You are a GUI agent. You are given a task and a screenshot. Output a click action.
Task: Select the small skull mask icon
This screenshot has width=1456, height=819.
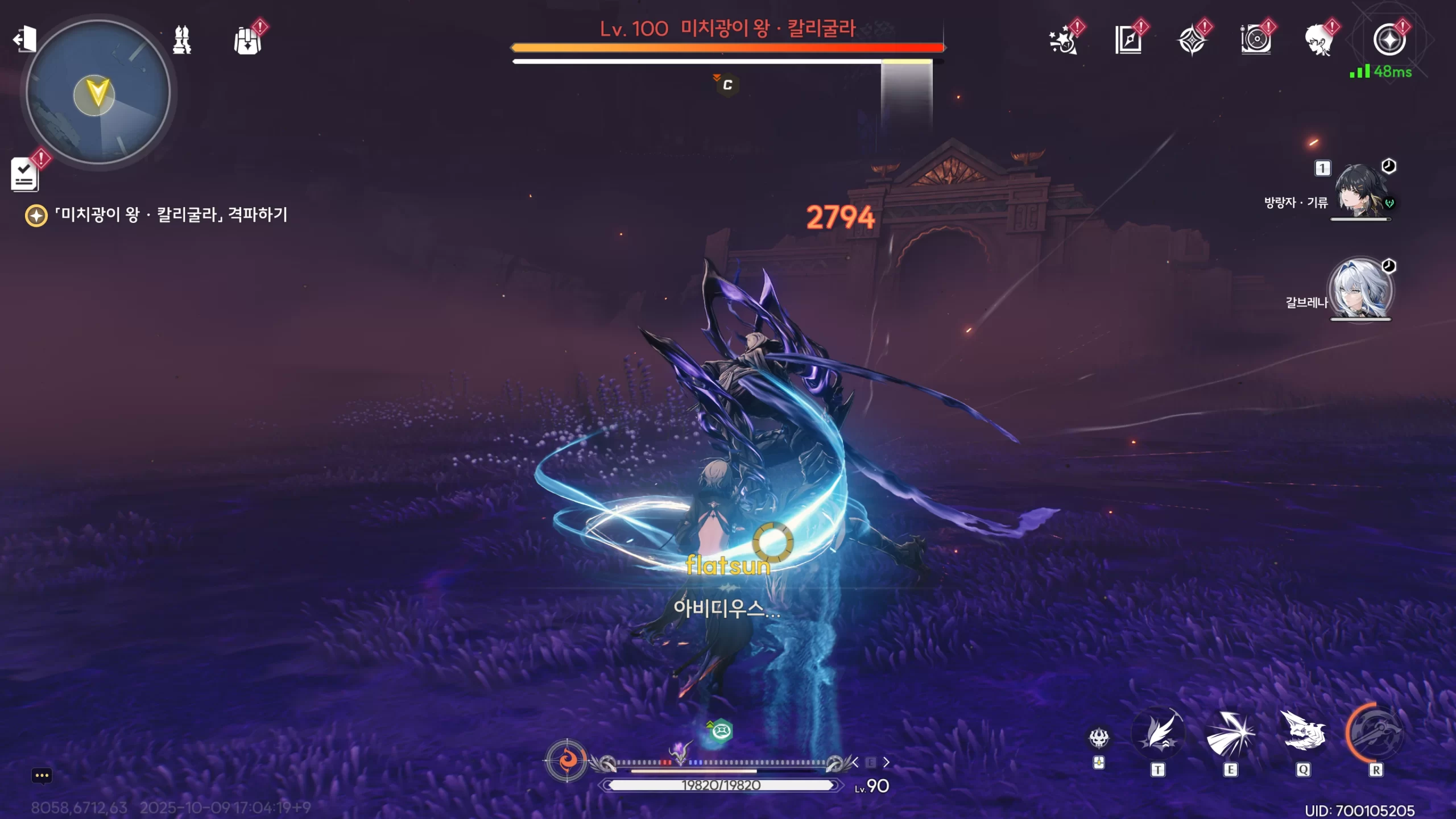1099,738
